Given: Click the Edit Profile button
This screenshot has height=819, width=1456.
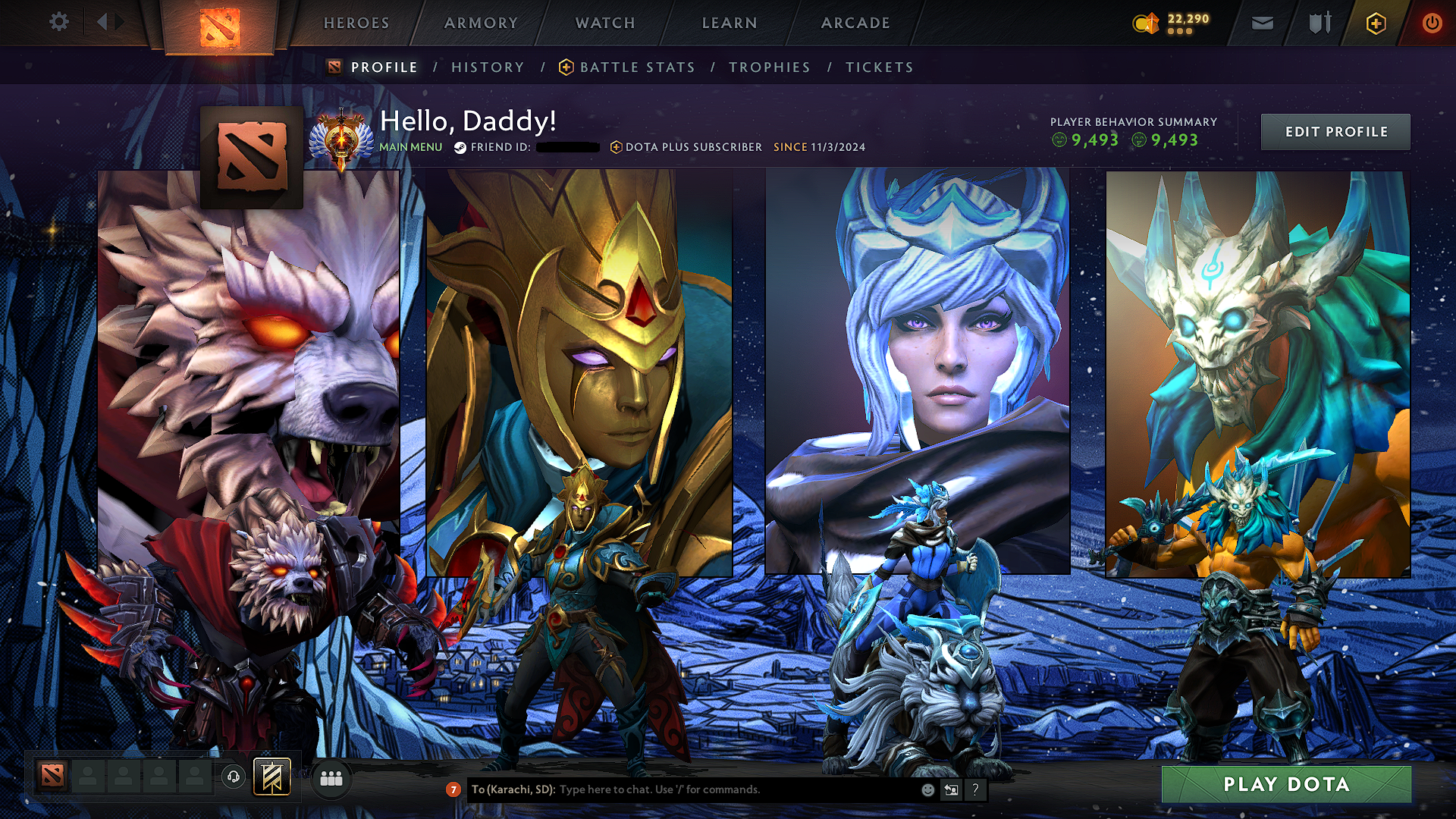Looking at the screenshot, I should 1336,131.
